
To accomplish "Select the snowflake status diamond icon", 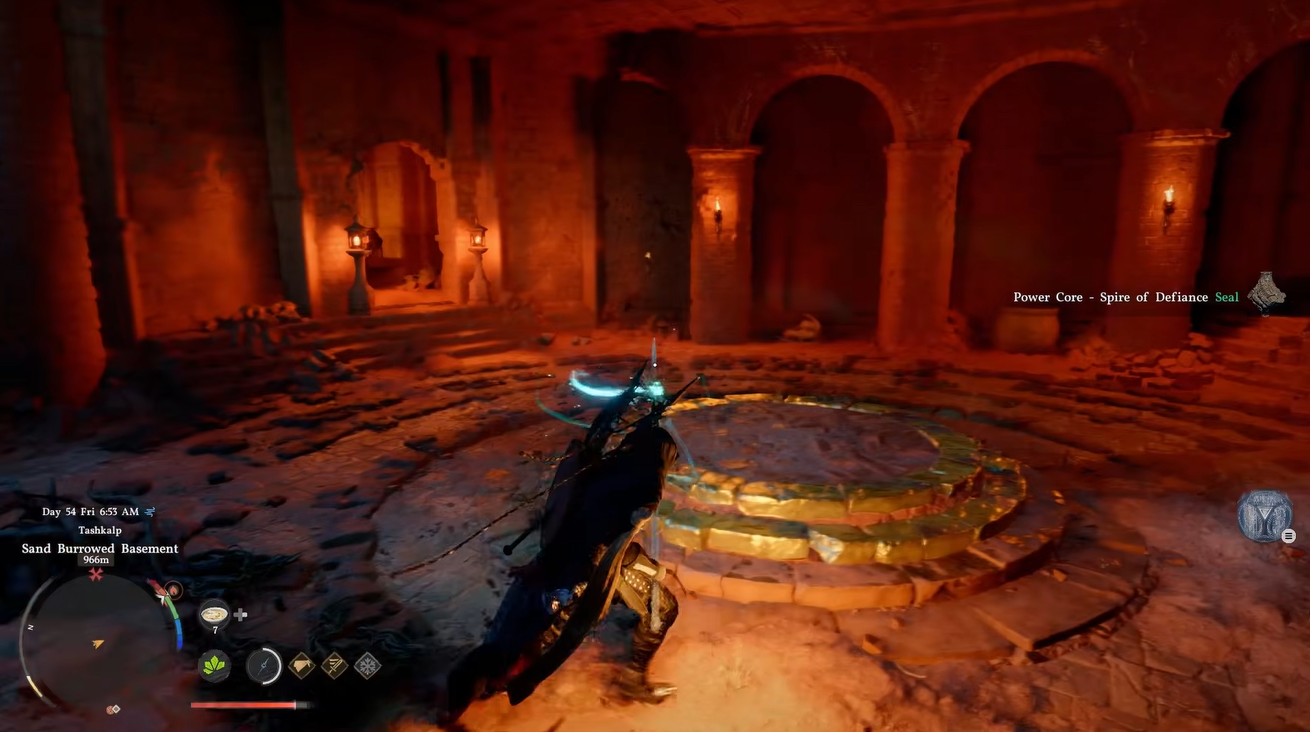I will click(365, 665).
